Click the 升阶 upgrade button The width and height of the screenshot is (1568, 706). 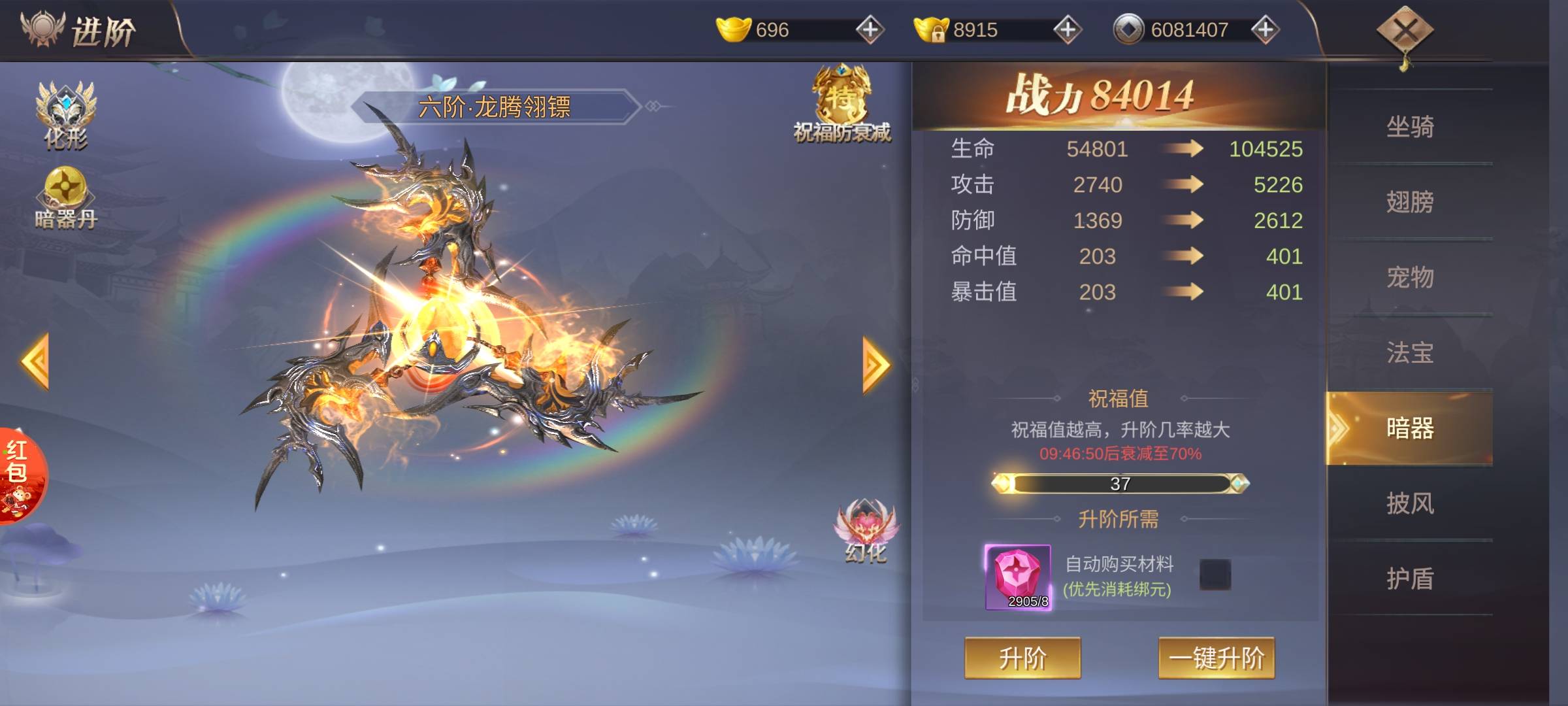tap(1022, 658)
